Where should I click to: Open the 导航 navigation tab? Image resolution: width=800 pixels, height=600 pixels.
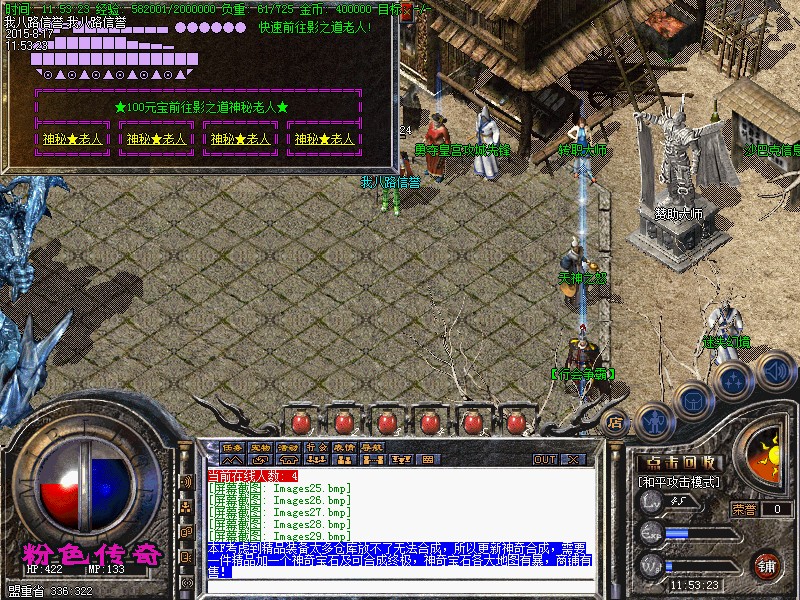[373, 446]
